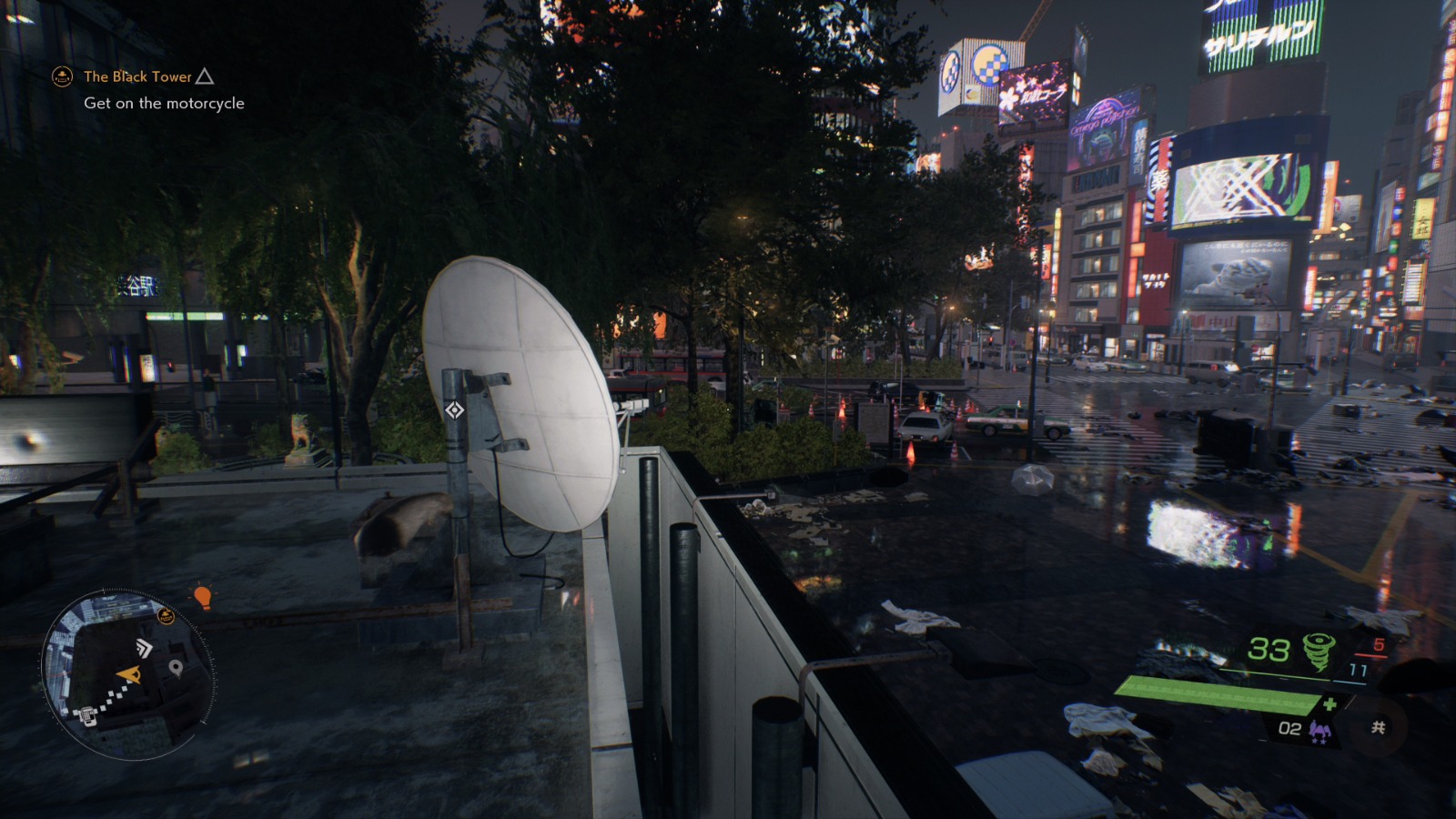Select The Black Tower mission title
This screenshot has height=819, width=1456.
point(137,77)
